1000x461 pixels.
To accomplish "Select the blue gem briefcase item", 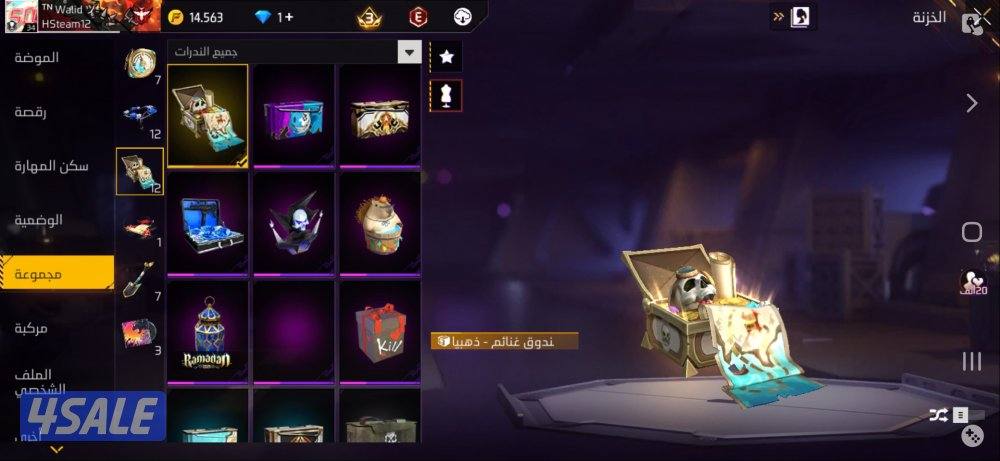I will [208, 223].
